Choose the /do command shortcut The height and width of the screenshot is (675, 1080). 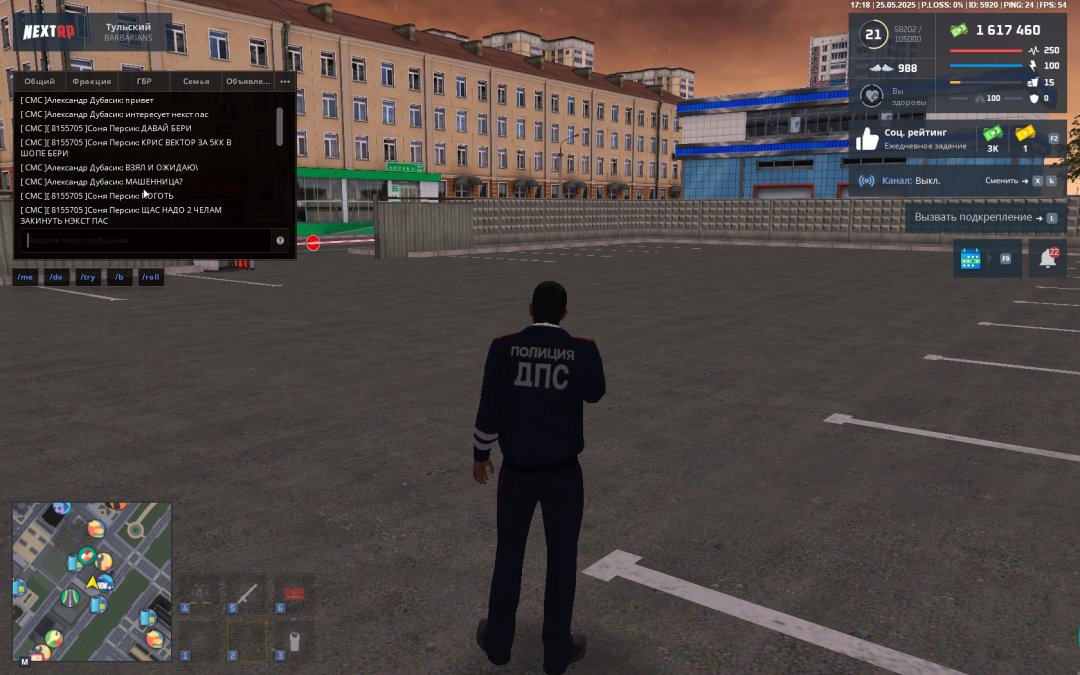click(x=56, y=277)
